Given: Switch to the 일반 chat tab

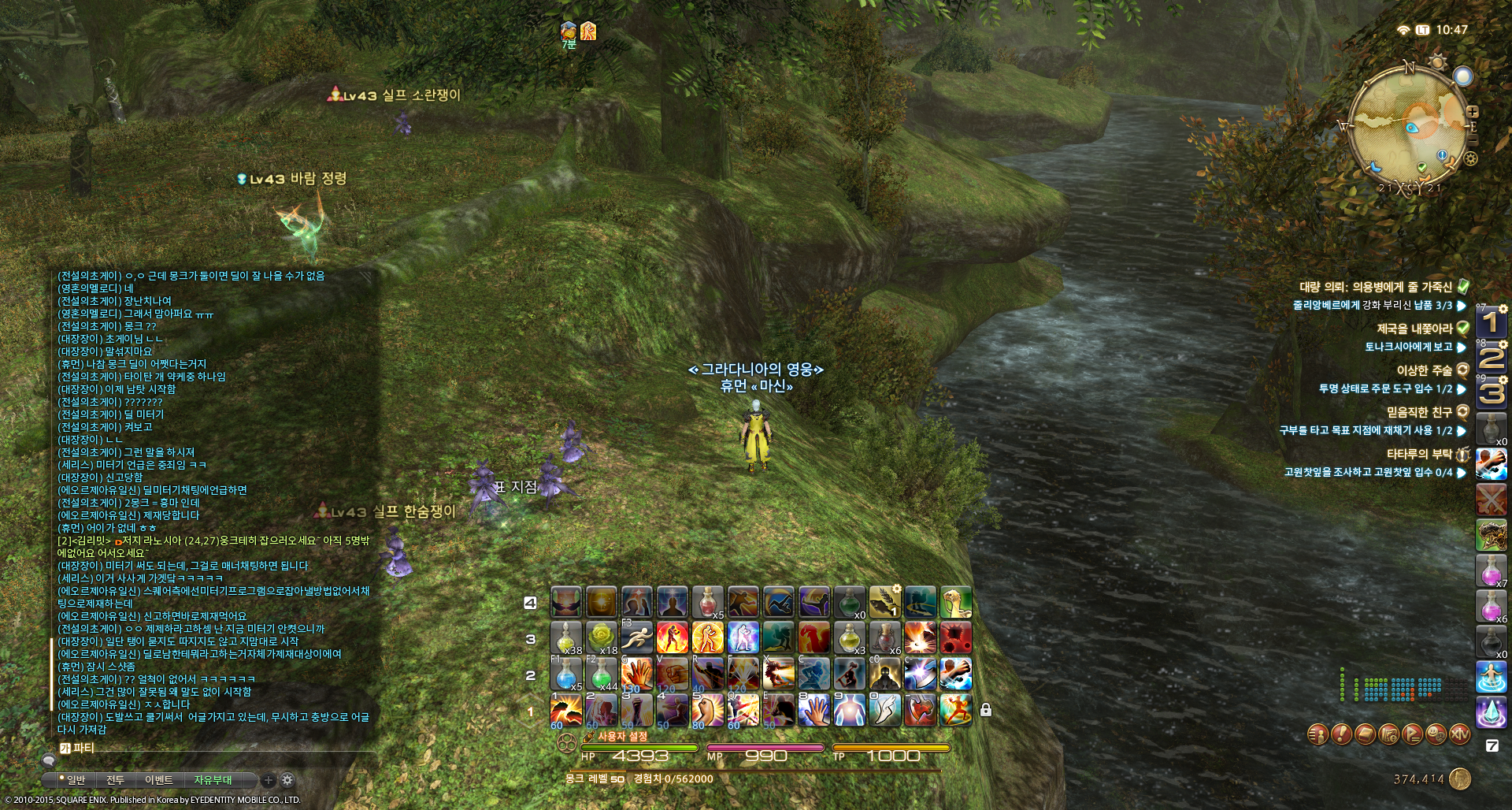Looking at the screenshot, I should tap(76, 780).
